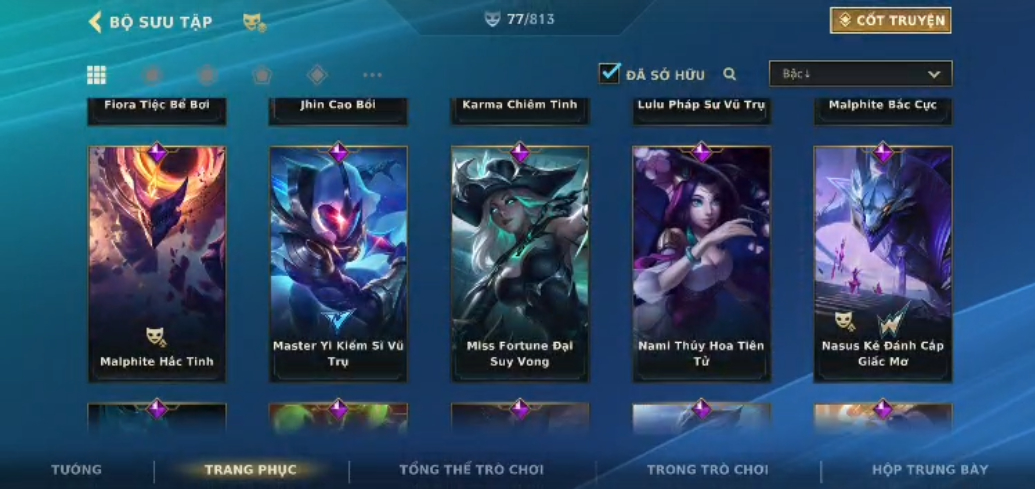Open the magnifying glass search
The height and width of the screenshot is (489, 1035).
point(730,74)
